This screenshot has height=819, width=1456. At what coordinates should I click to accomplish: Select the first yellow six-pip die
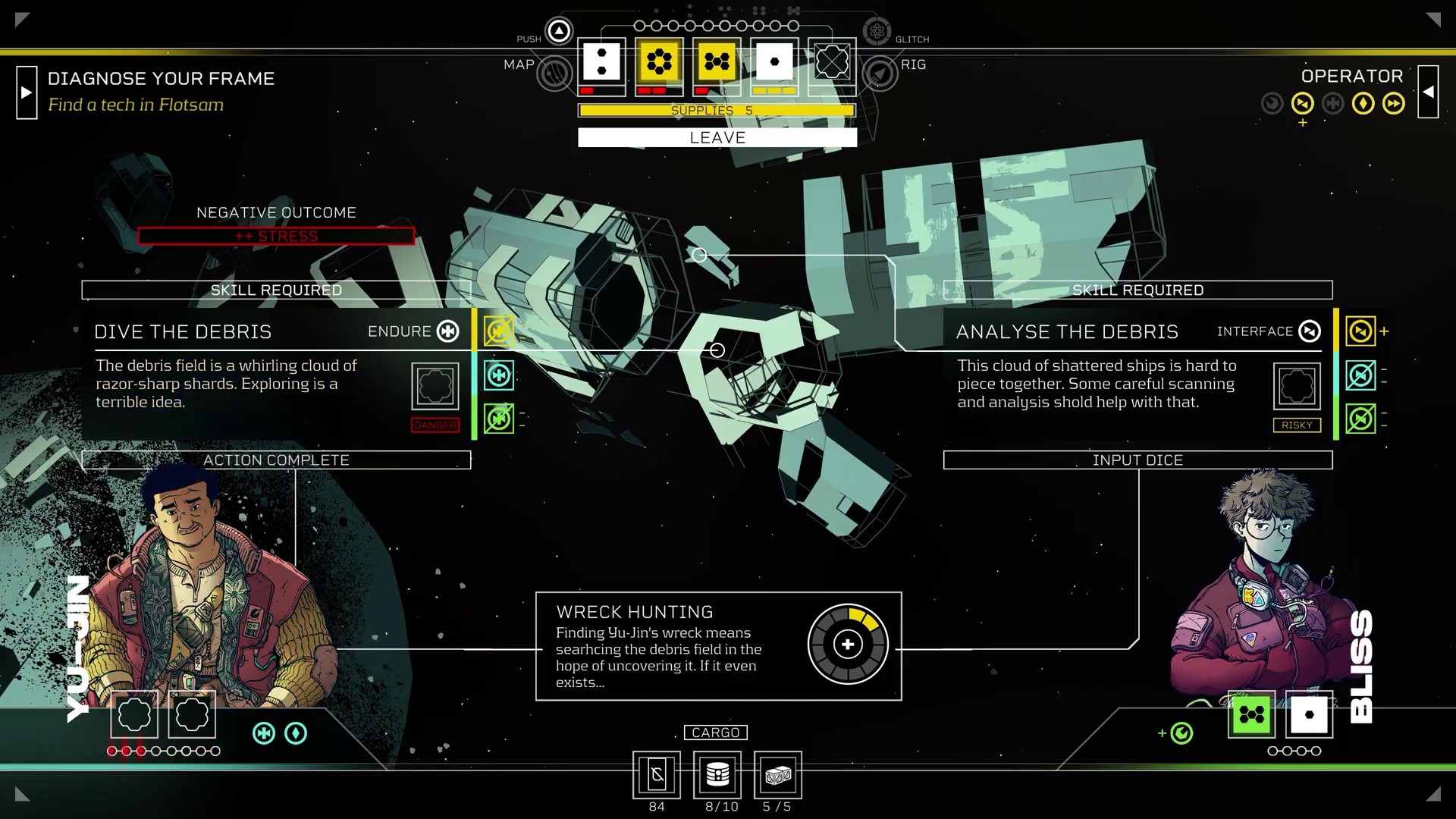coord(659,62)
